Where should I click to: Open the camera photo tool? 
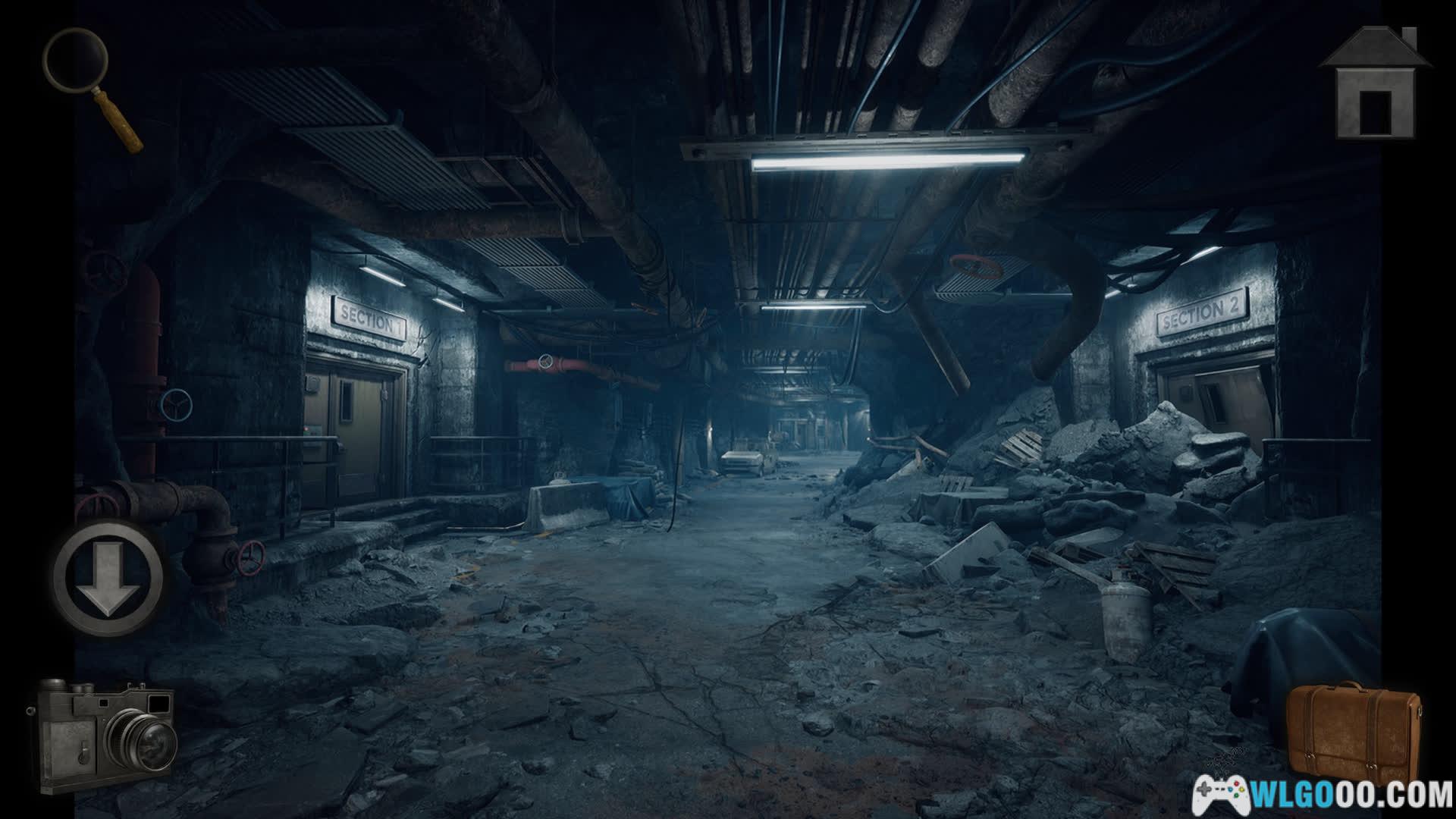click(x=103, y=734)
